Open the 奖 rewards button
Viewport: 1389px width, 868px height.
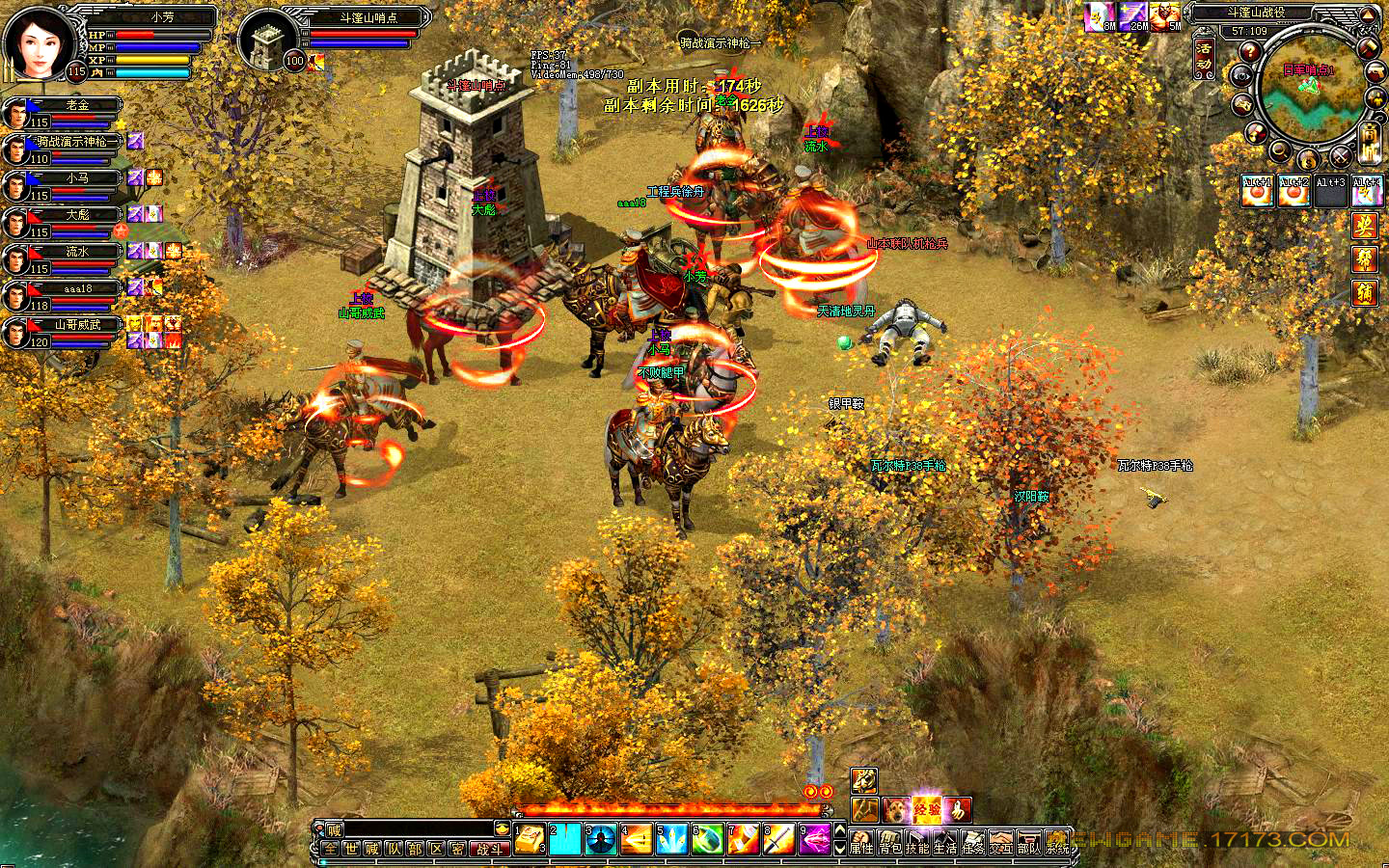pyautogui.click(x=1364, y=226)
